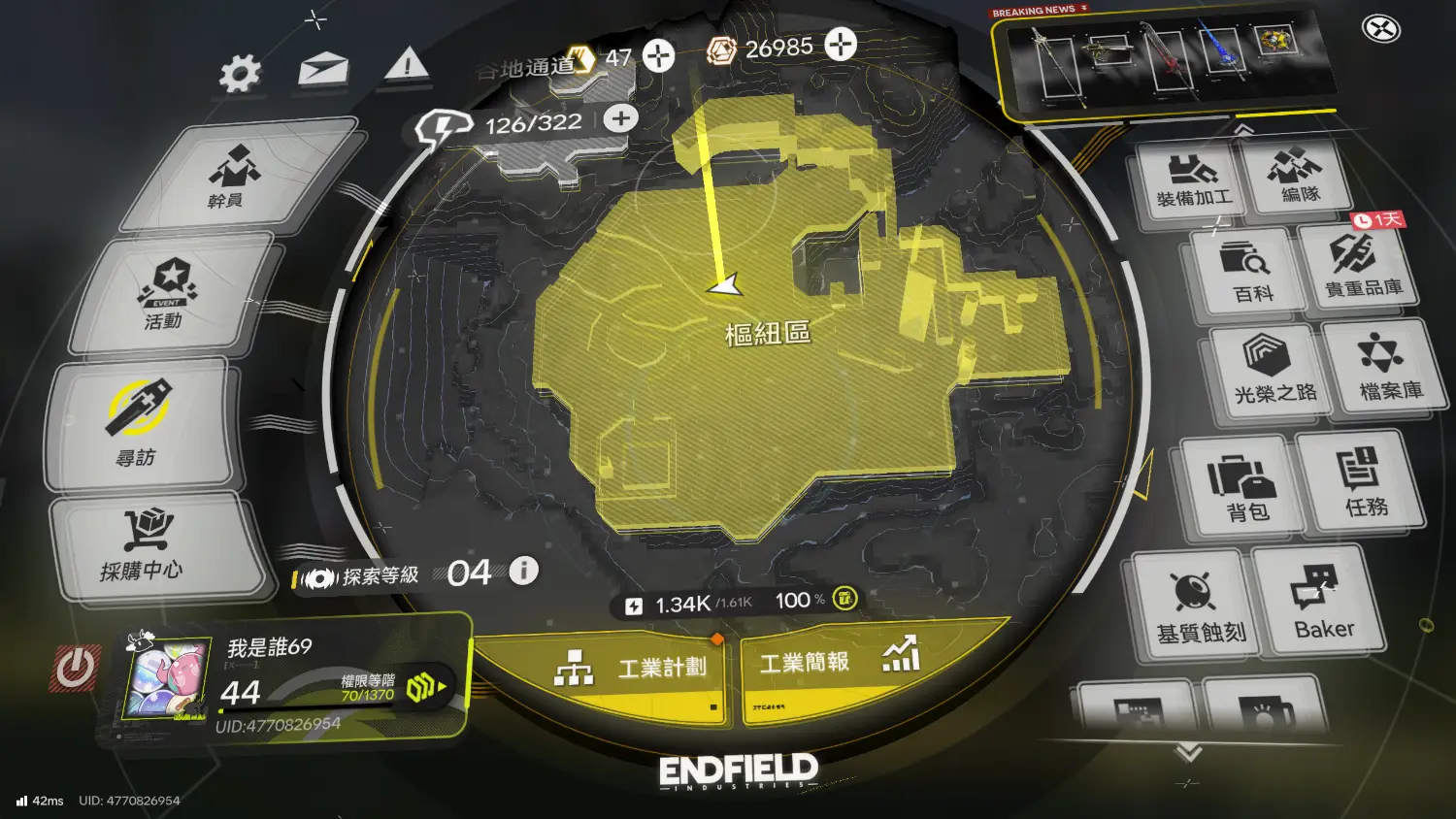Close the menu with the X button
Image resolution: width=1456 pixels, height=819 pixels.
pos(1380,29)
